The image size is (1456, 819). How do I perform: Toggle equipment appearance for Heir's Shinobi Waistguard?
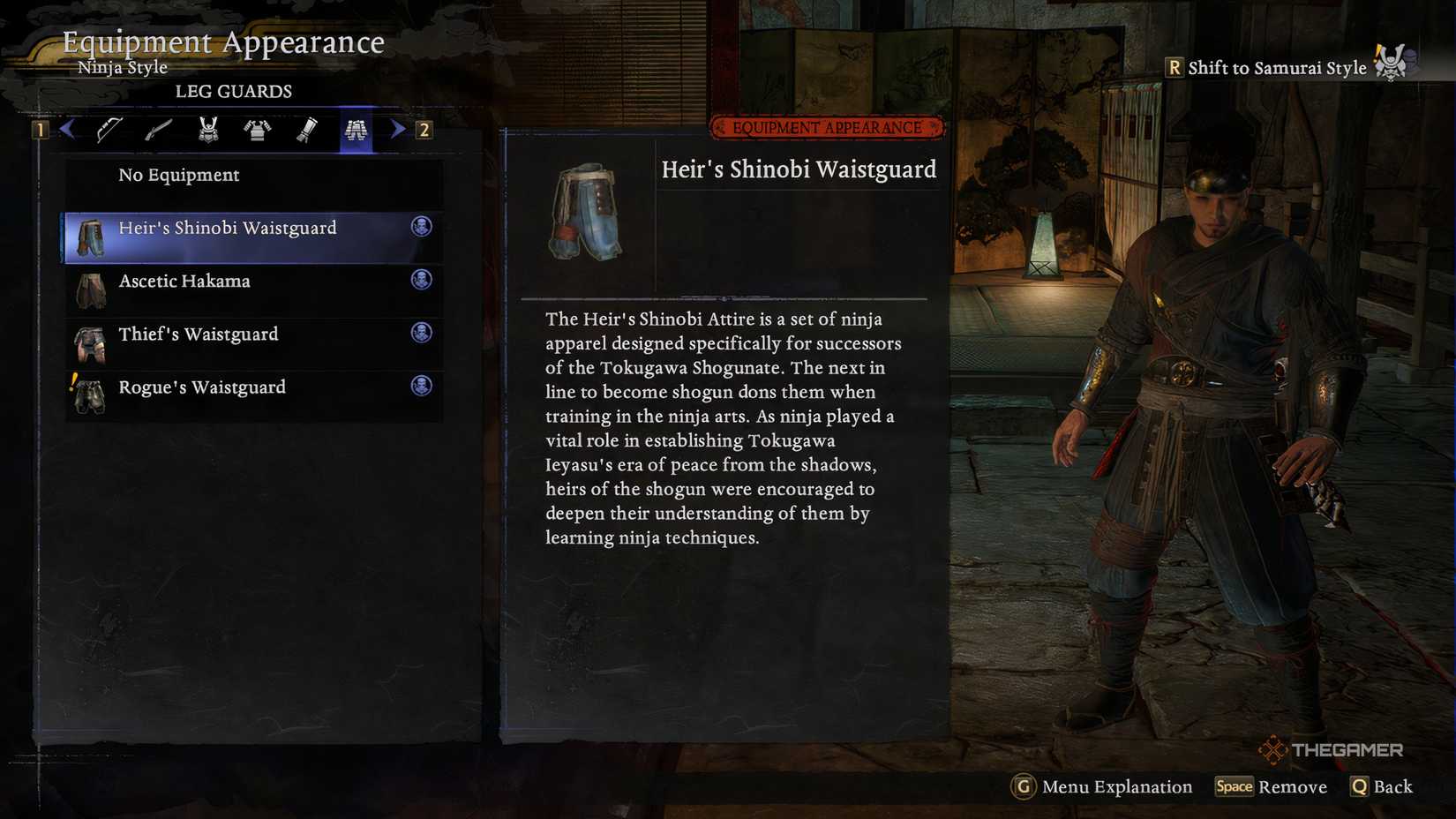pos(424,227)
